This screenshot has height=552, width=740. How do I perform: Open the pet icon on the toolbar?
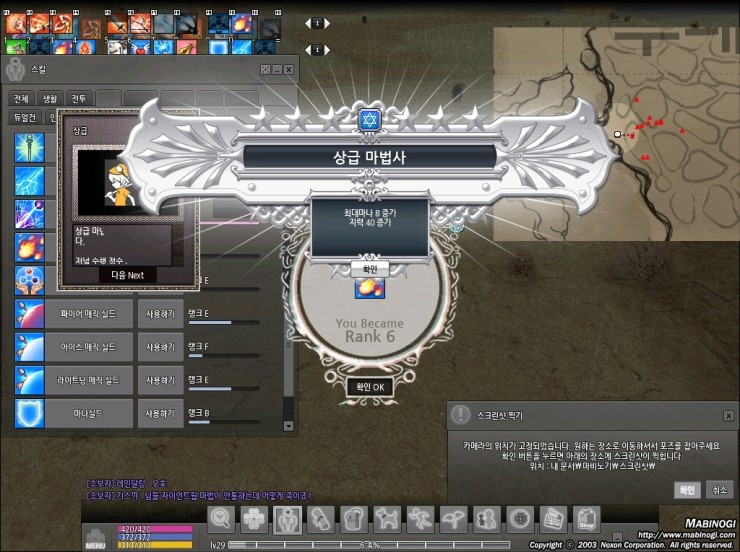(386, 519)
